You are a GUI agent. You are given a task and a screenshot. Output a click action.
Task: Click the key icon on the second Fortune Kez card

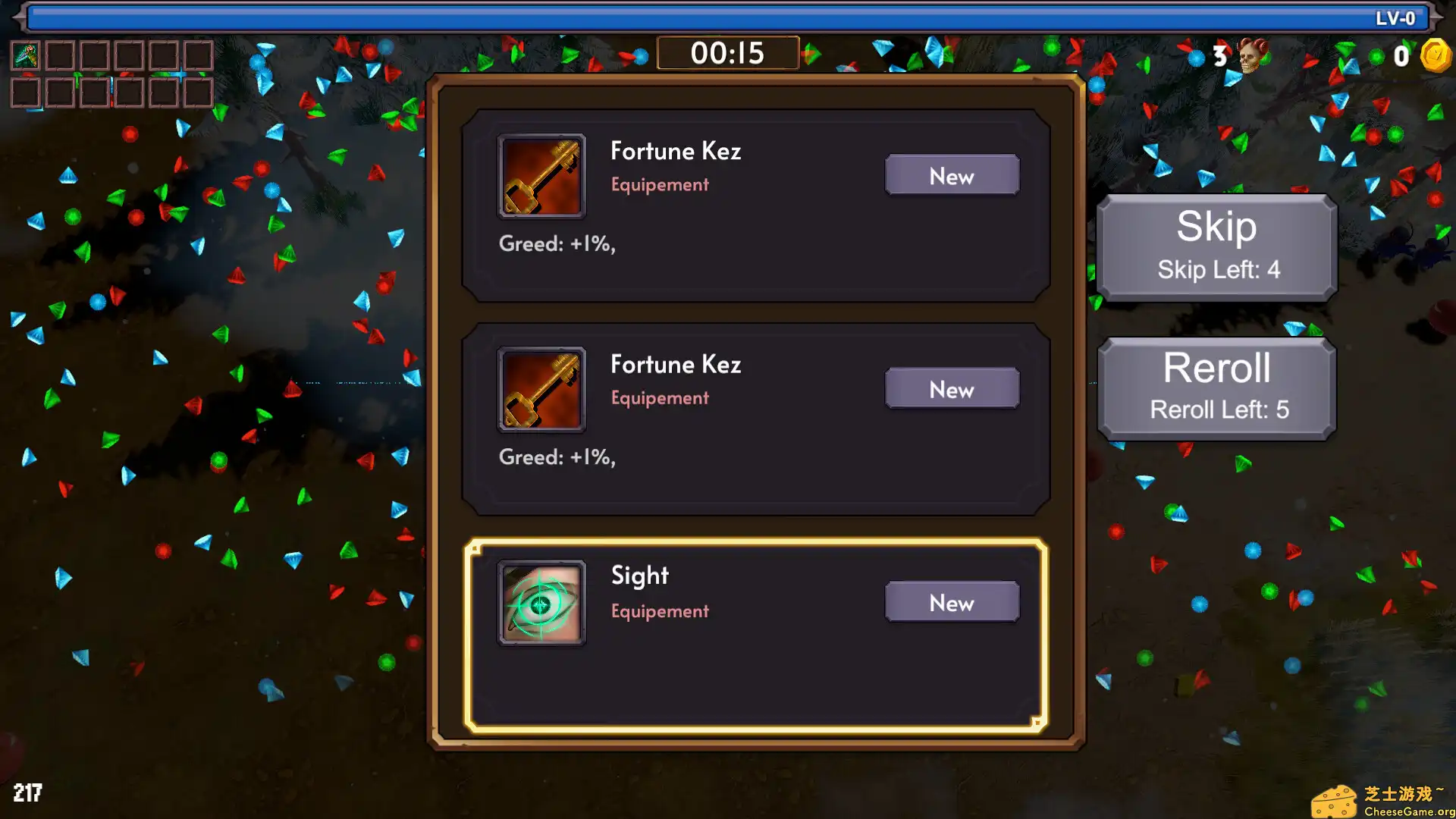tap(541, 388)
